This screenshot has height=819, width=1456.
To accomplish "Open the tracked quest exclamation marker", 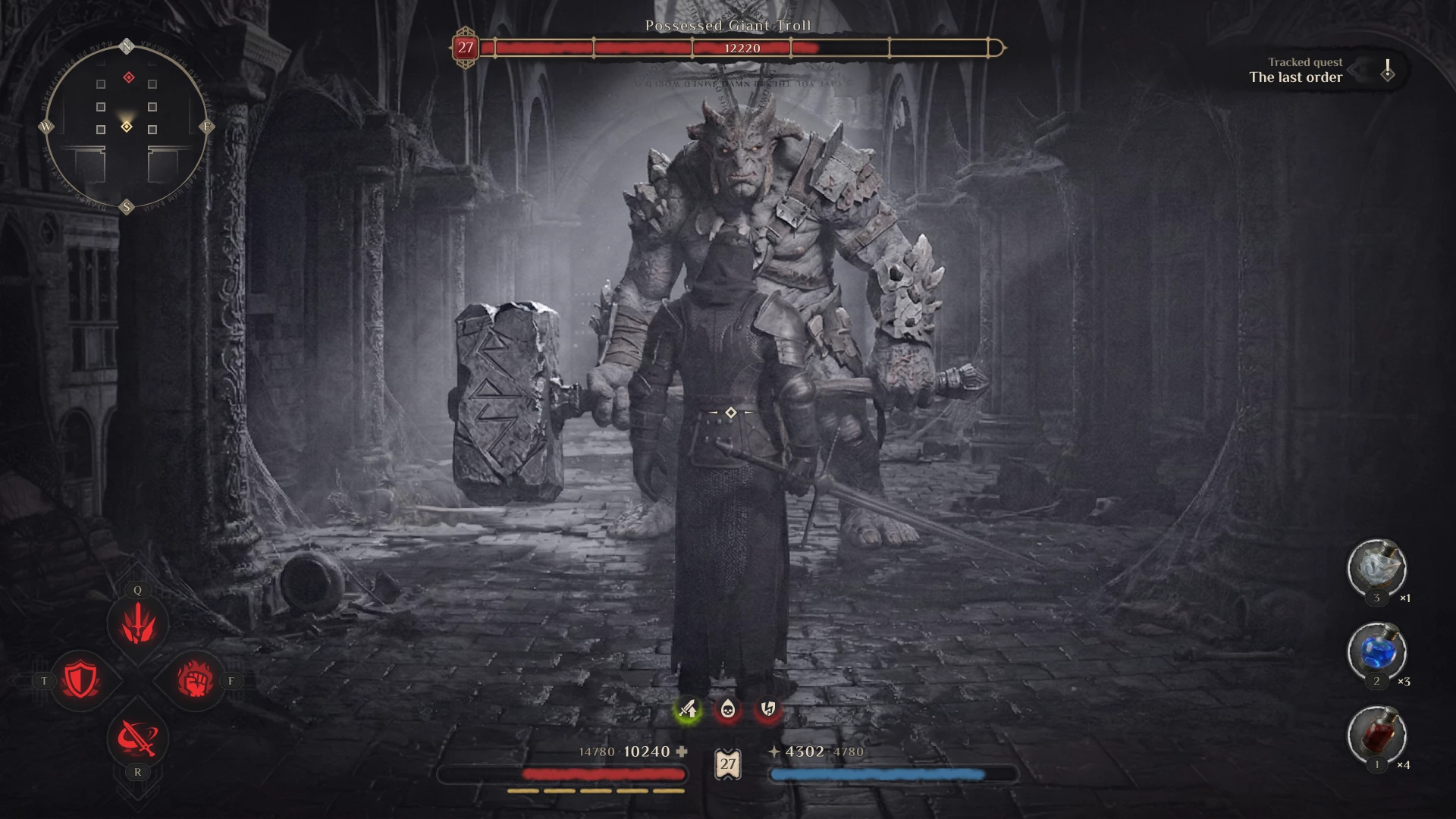I will tap(1389, 71).
